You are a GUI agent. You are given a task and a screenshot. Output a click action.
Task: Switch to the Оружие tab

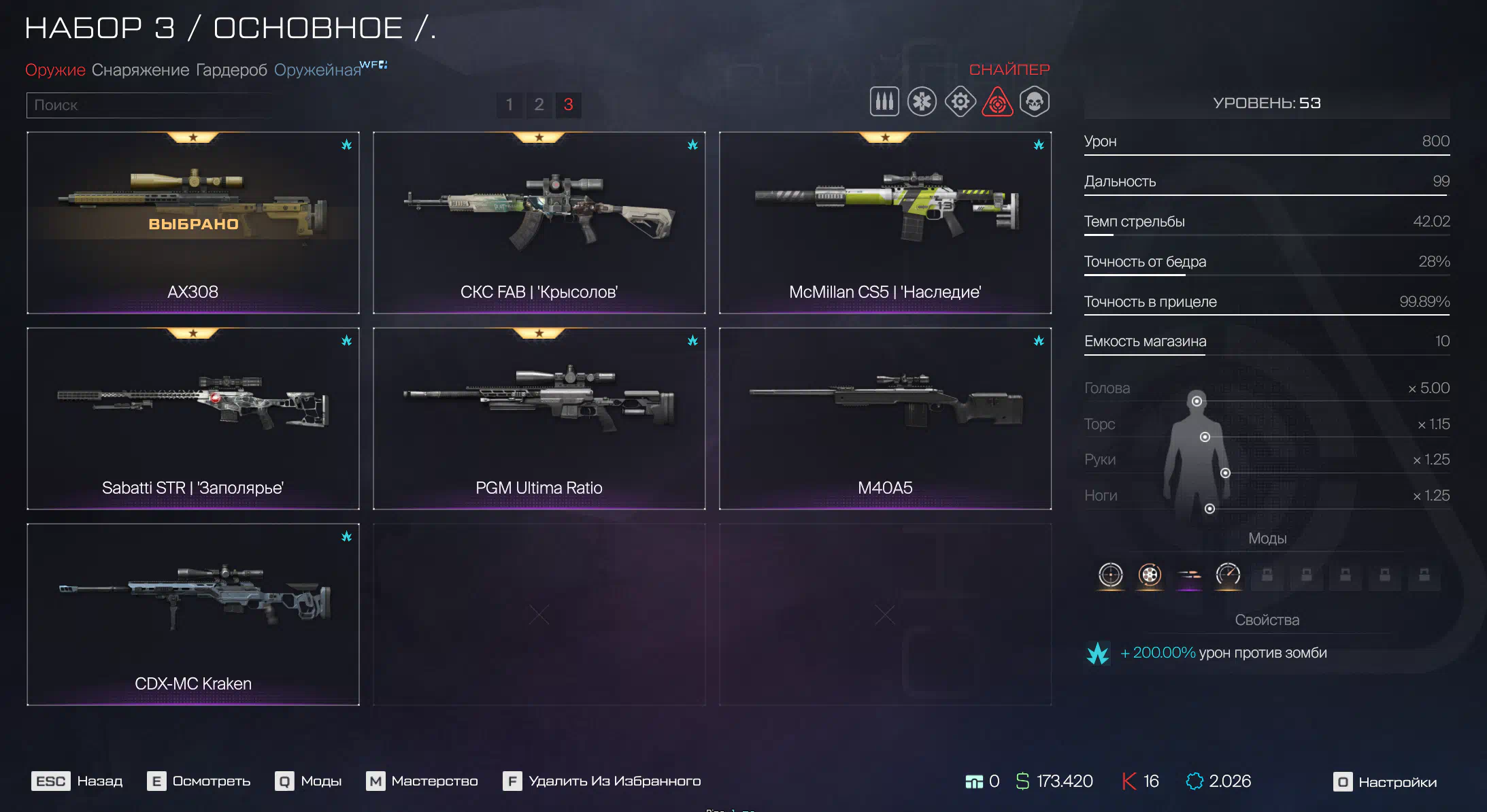tap(55, 70)
